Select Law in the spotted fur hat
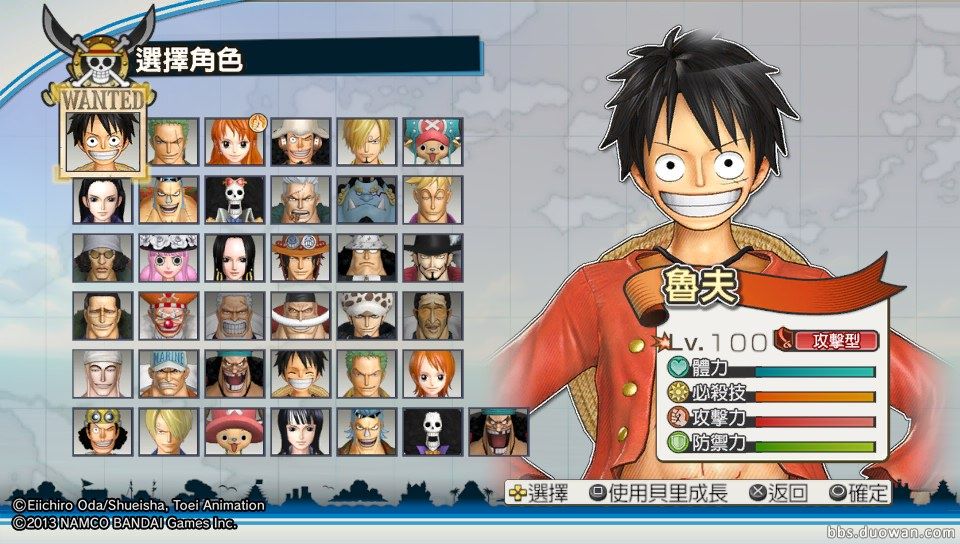960x544 pixels. pyautogui.click(x=367, y=315)
